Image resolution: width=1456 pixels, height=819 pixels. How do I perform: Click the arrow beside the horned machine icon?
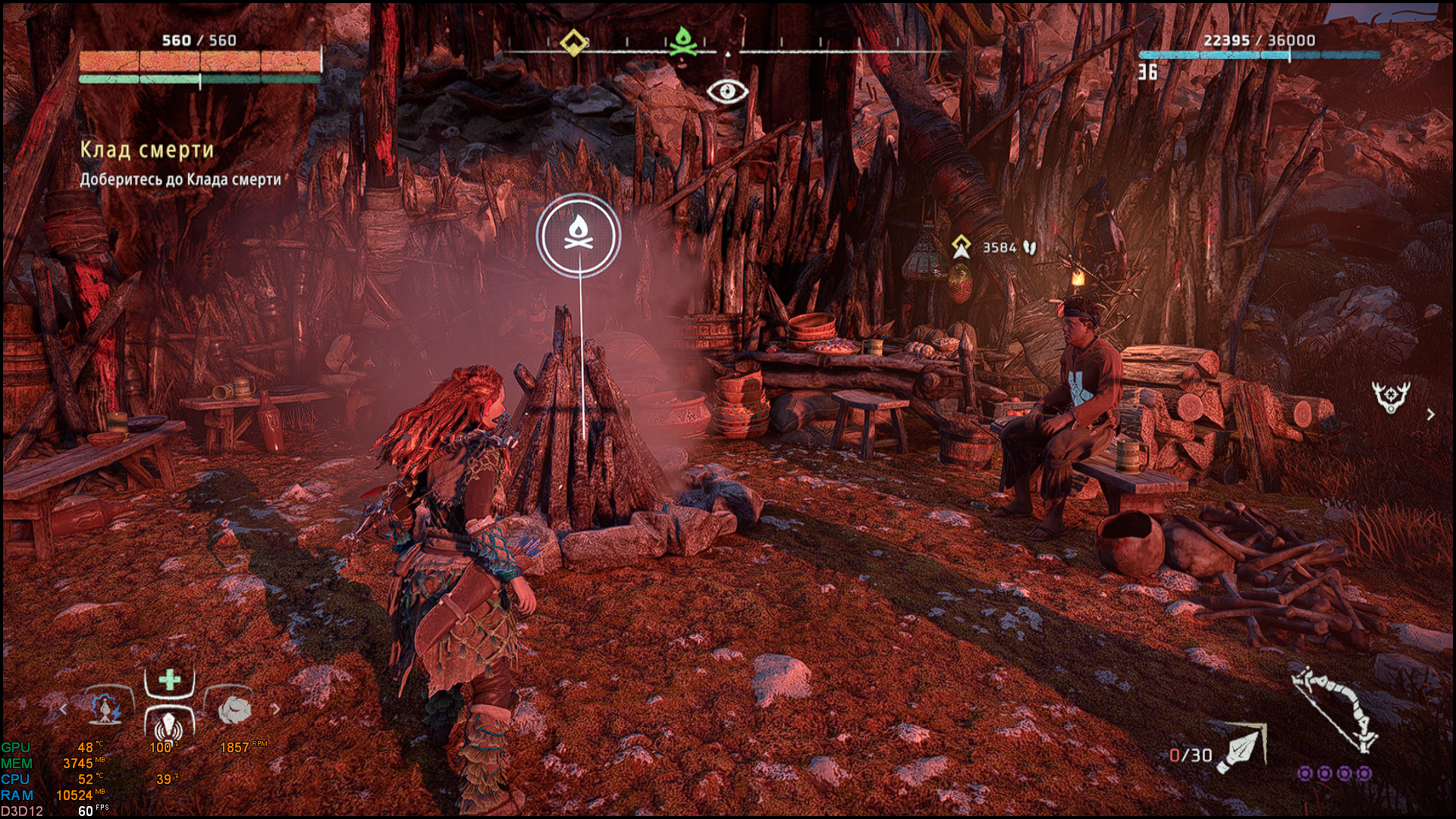tap(1430, 415)
